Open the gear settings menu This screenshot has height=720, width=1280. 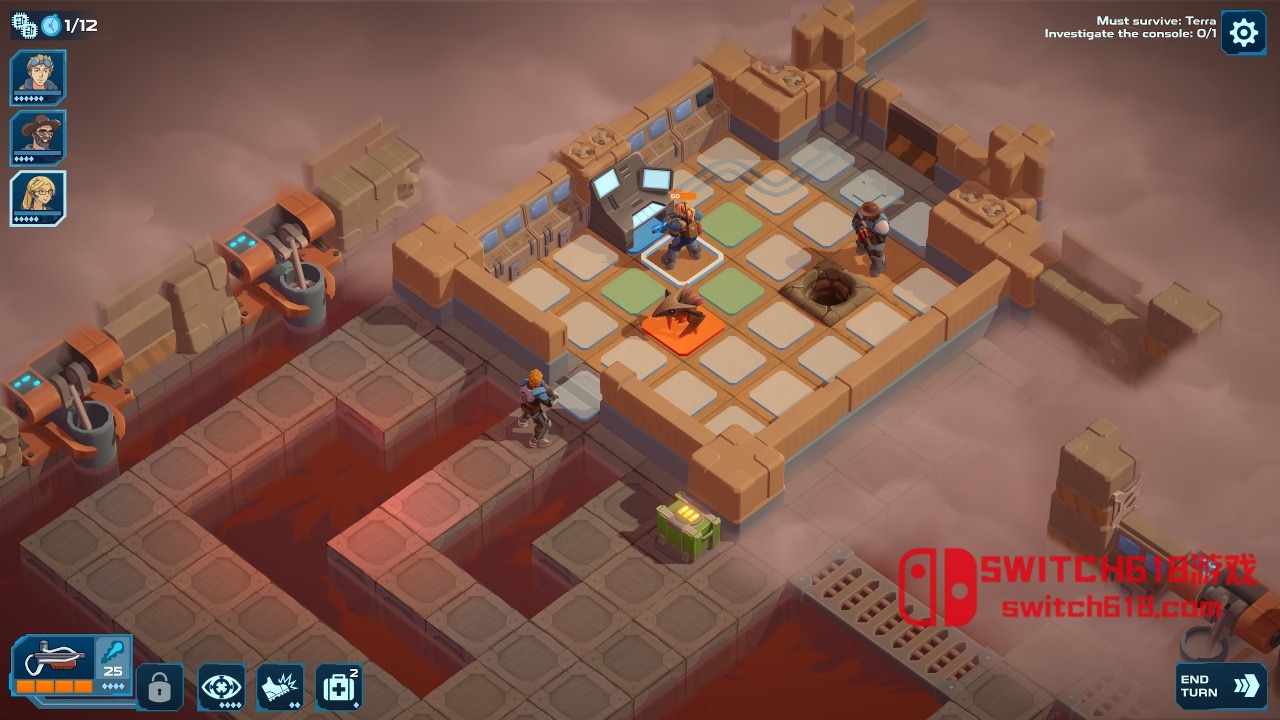[x=1243, y=33]
